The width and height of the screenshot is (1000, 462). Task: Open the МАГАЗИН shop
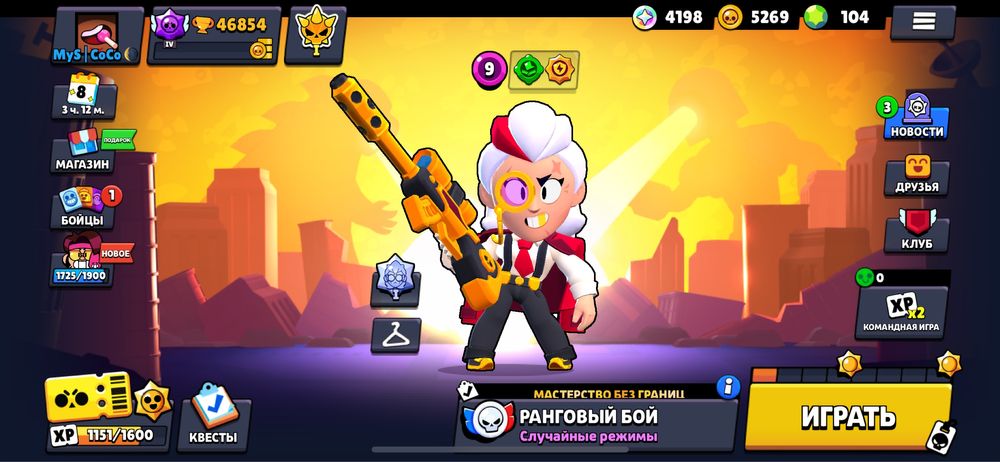[84, 152]
